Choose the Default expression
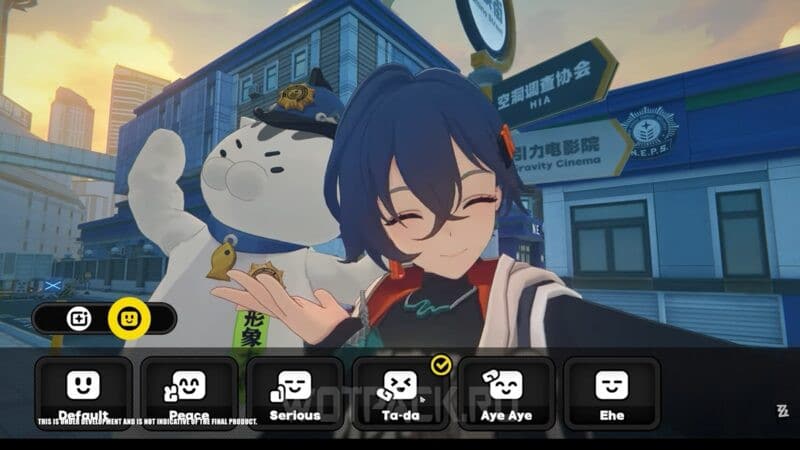 pyautogui.click(x=84, y=392)
